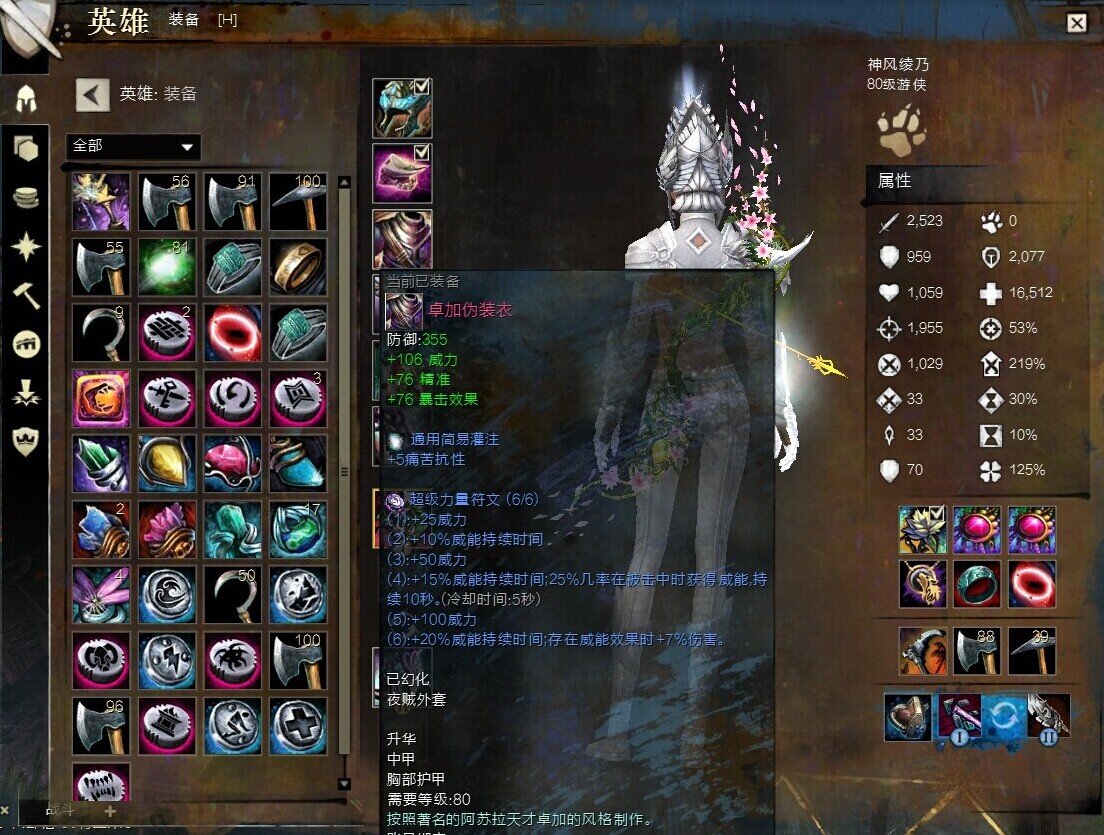
Task: Open the hammer crafting tab in sidebar
Action: click(26, 295)
